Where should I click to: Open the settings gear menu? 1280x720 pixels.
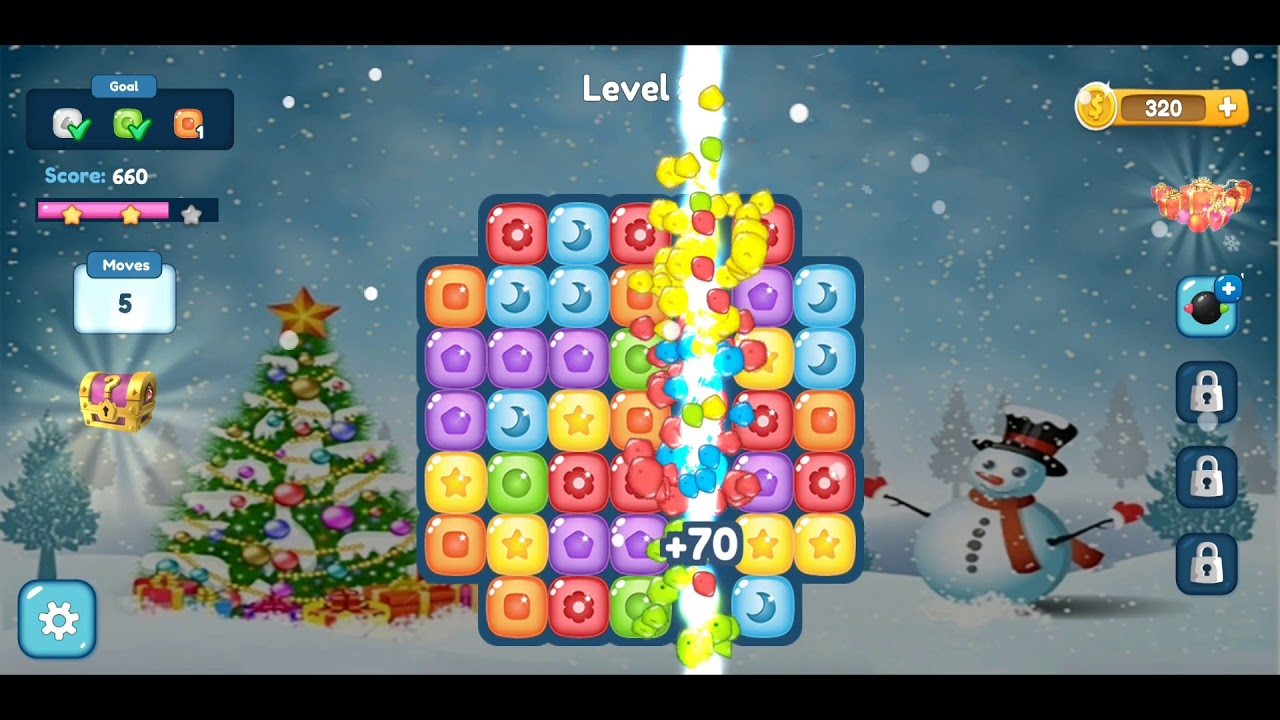point(57,620)
